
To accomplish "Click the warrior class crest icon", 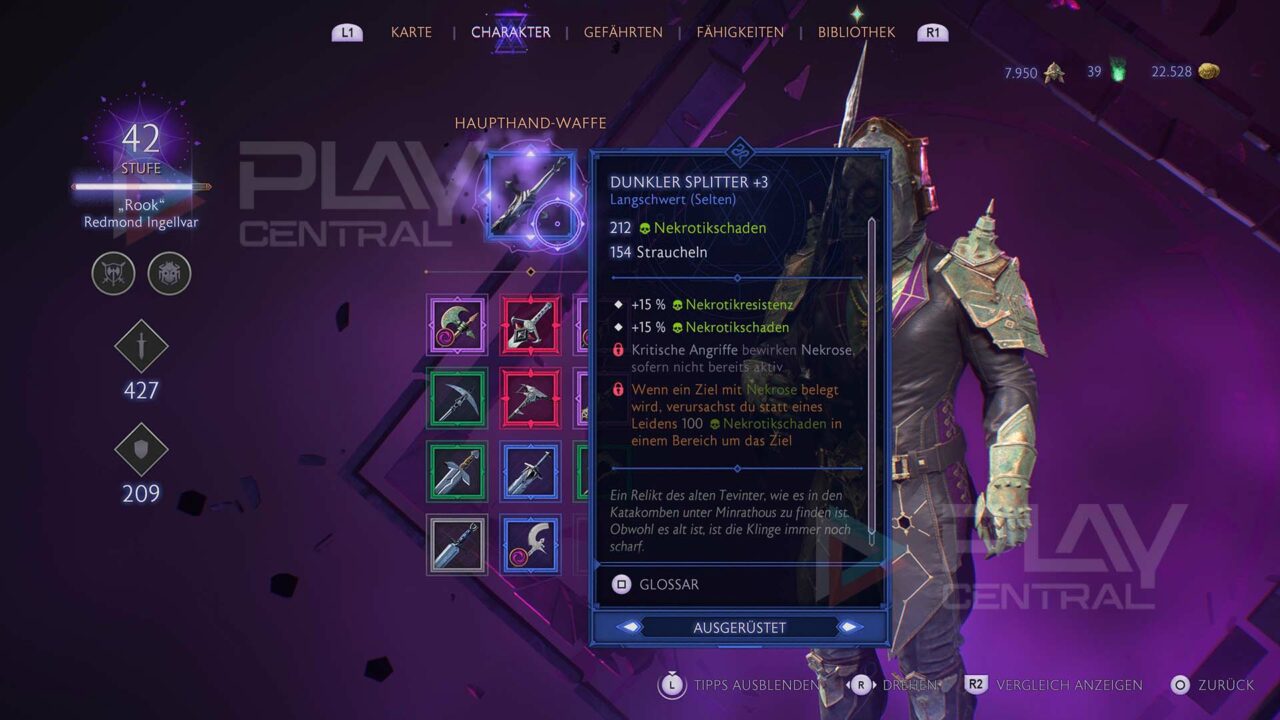I will pyautogui.click(x=113, y=273).
